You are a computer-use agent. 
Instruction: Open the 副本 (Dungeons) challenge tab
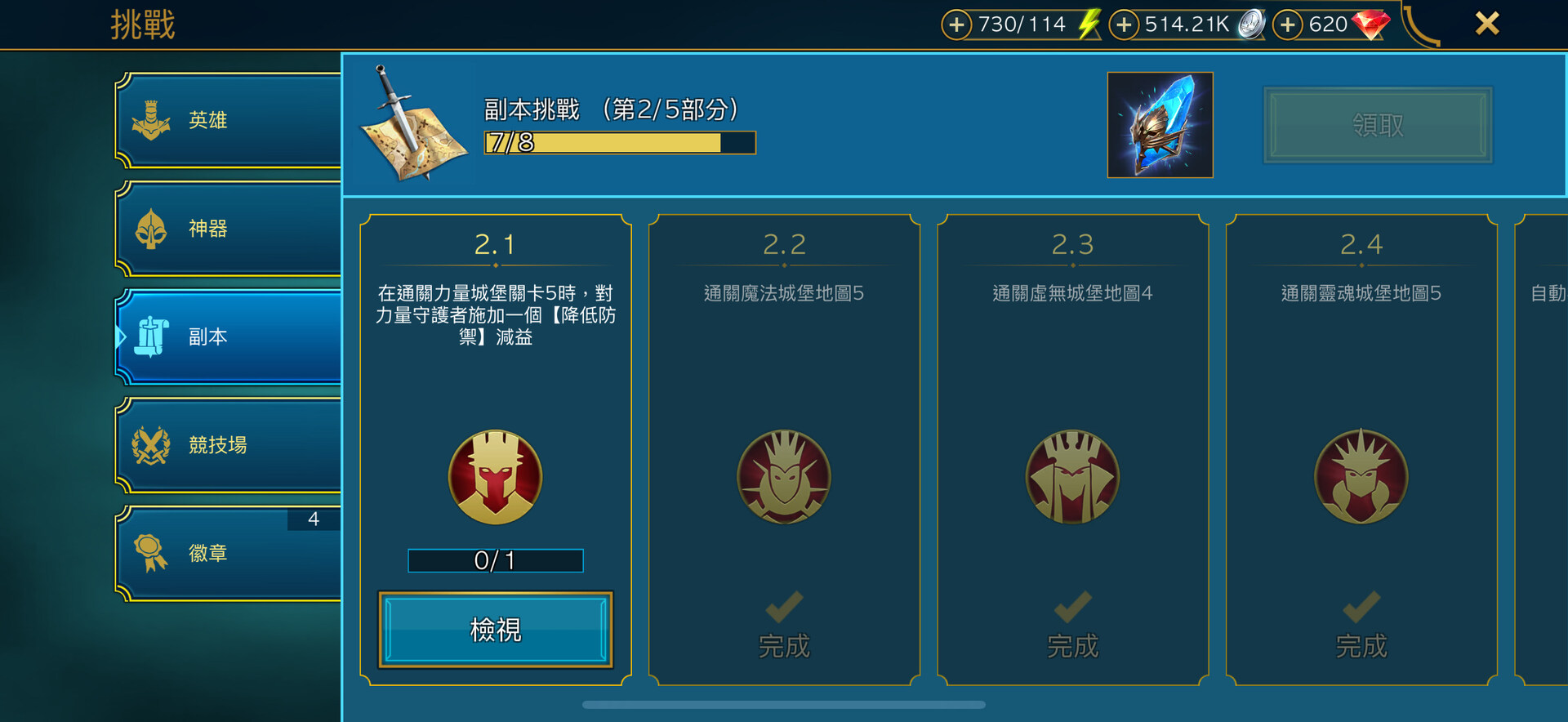tap(229, 336)
